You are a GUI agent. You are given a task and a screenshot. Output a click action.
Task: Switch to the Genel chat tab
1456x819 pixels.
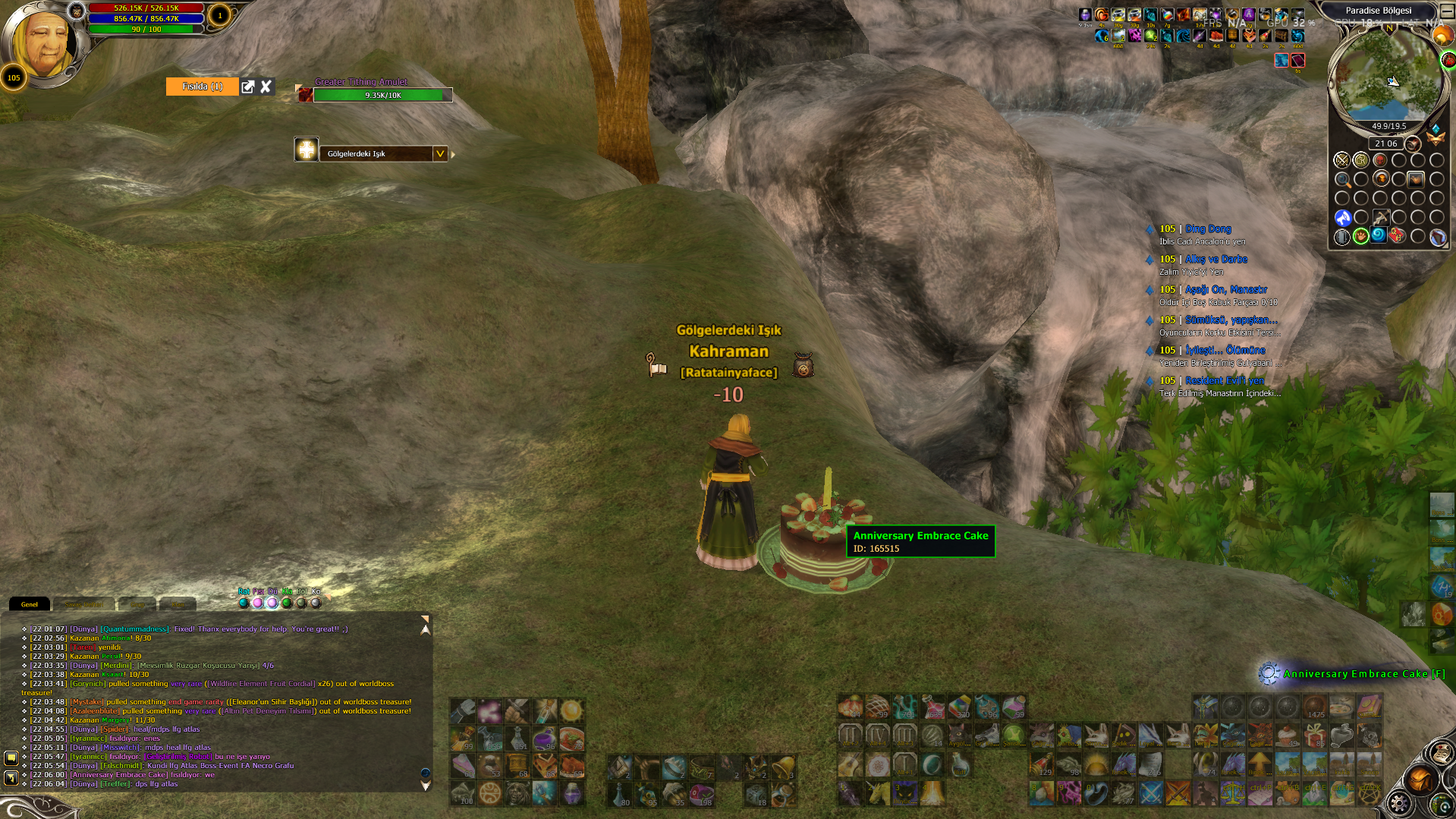click(x=30, y=604)
